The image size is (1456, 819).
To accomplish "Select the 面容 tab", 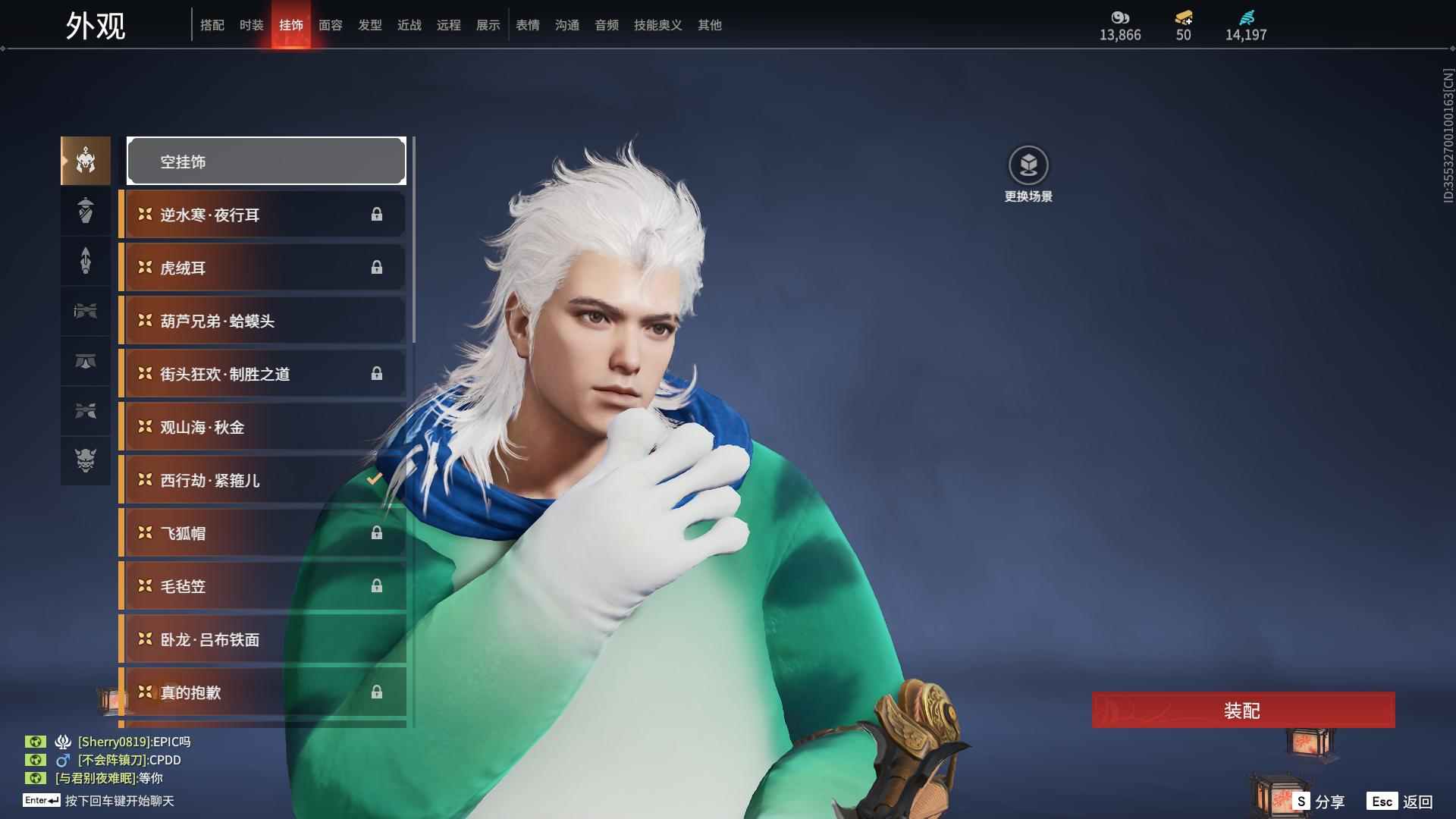I will 330,25.
